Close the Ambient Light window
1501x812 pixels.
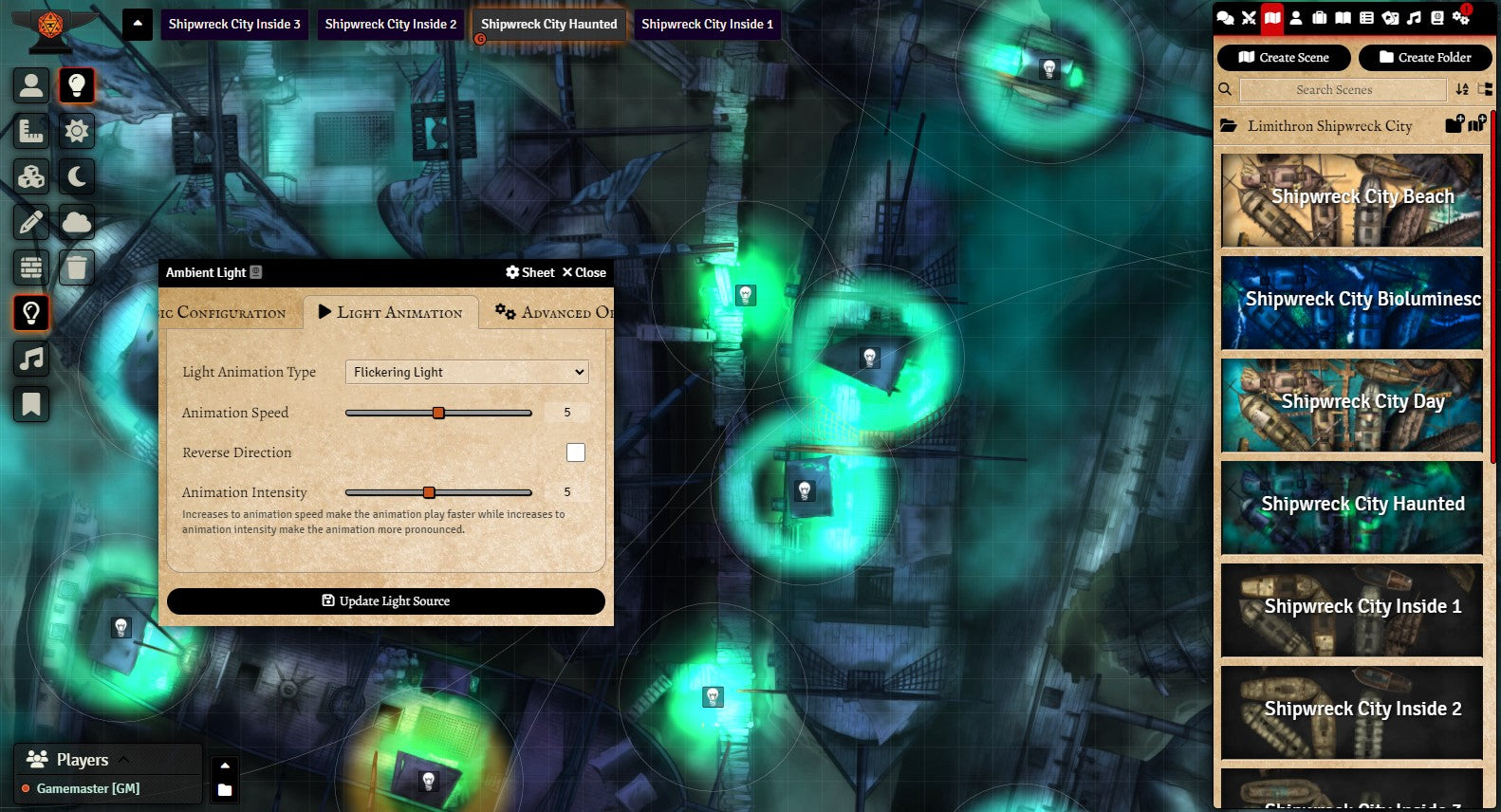point(584,272)
